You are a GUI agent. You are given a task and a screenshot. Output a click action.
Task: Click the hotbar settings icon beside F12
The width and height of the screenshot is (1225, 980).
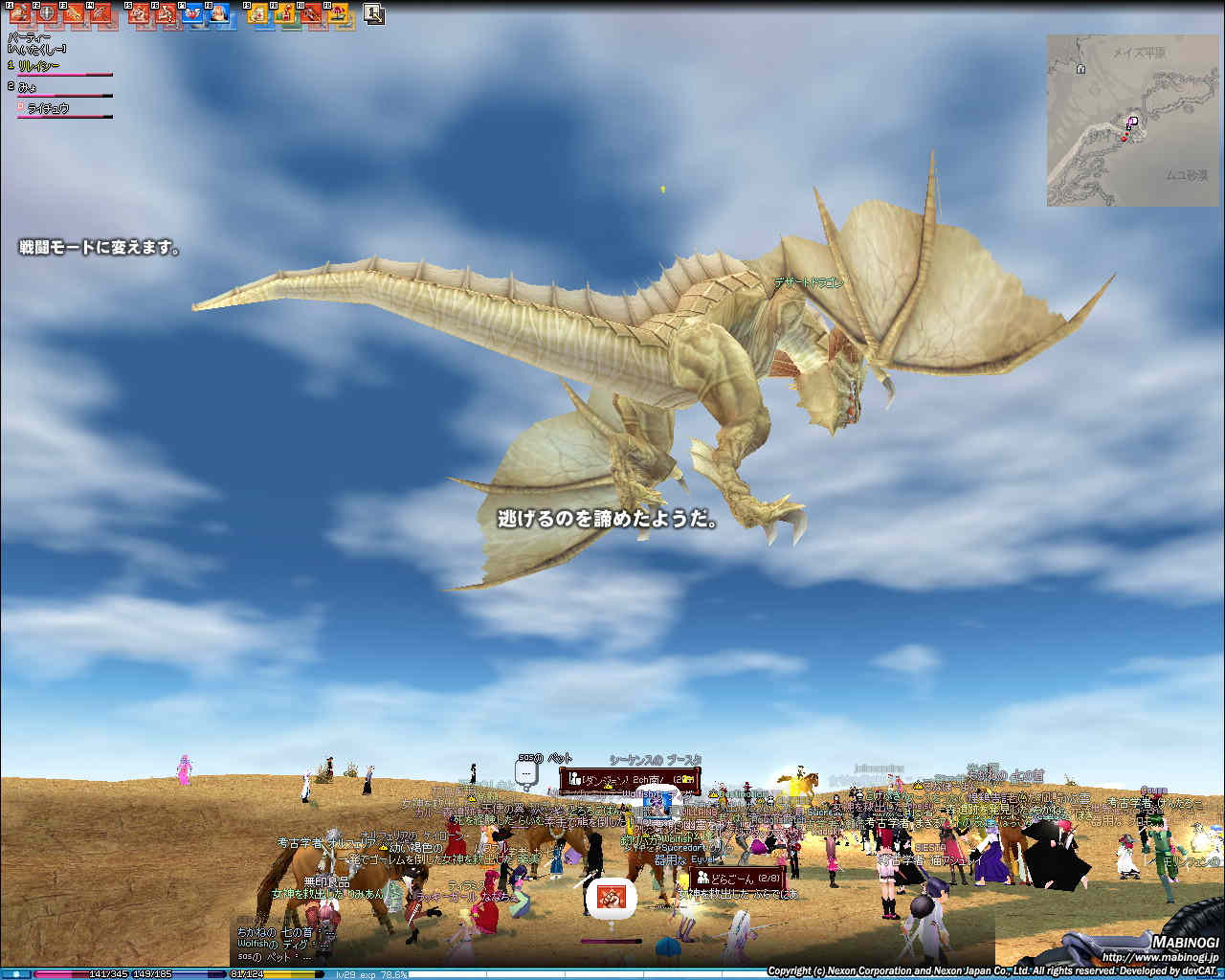[x=374, y=14]
